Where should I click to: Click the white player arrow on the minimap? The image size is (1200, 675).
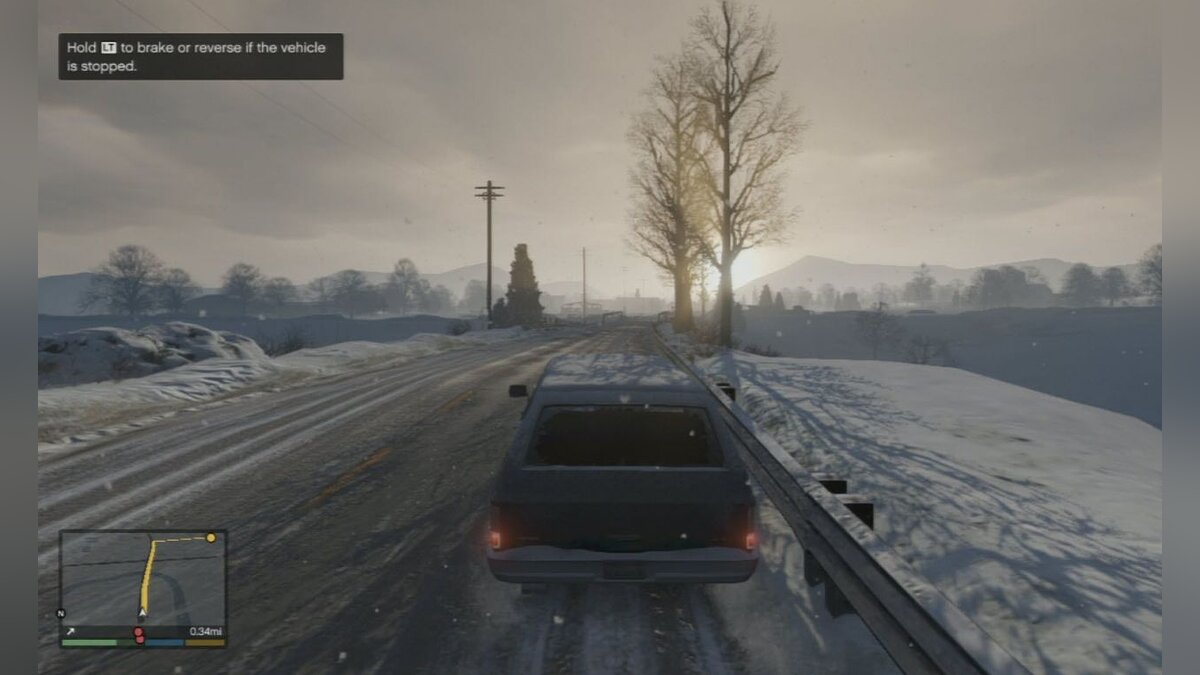(143, 610)
